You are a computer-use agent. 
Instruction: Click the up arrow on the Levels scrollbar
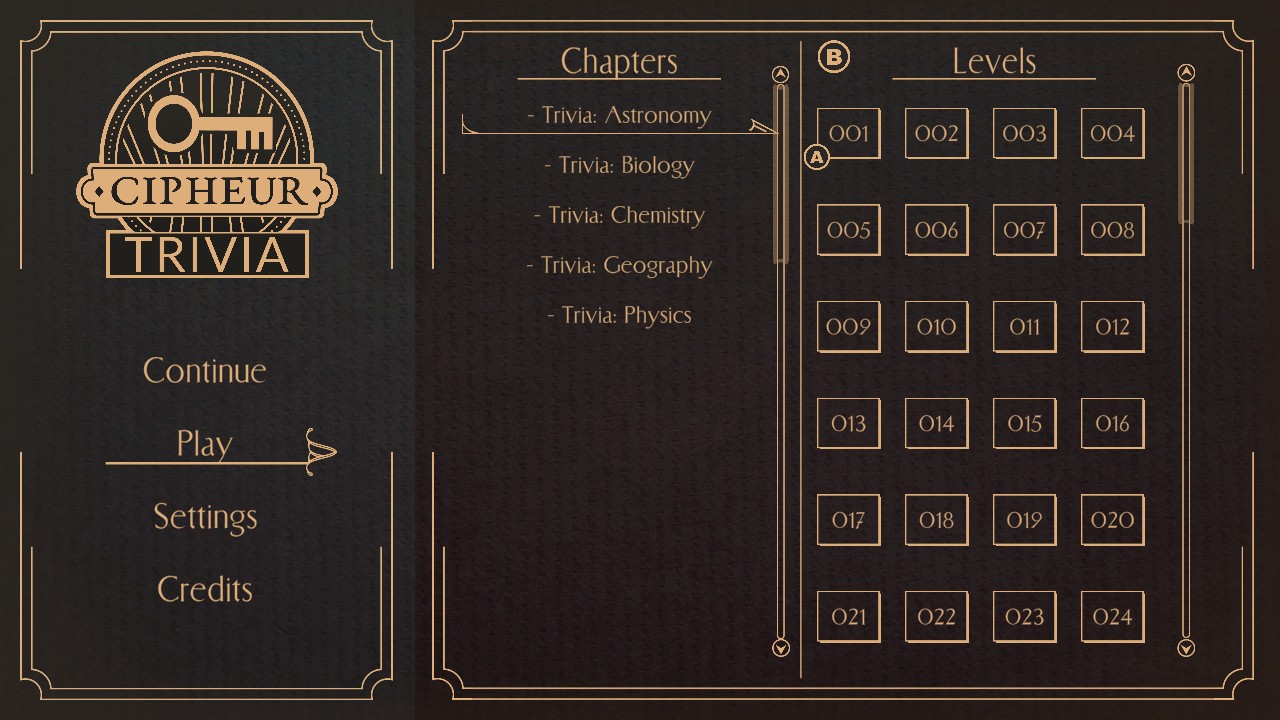1186,72
